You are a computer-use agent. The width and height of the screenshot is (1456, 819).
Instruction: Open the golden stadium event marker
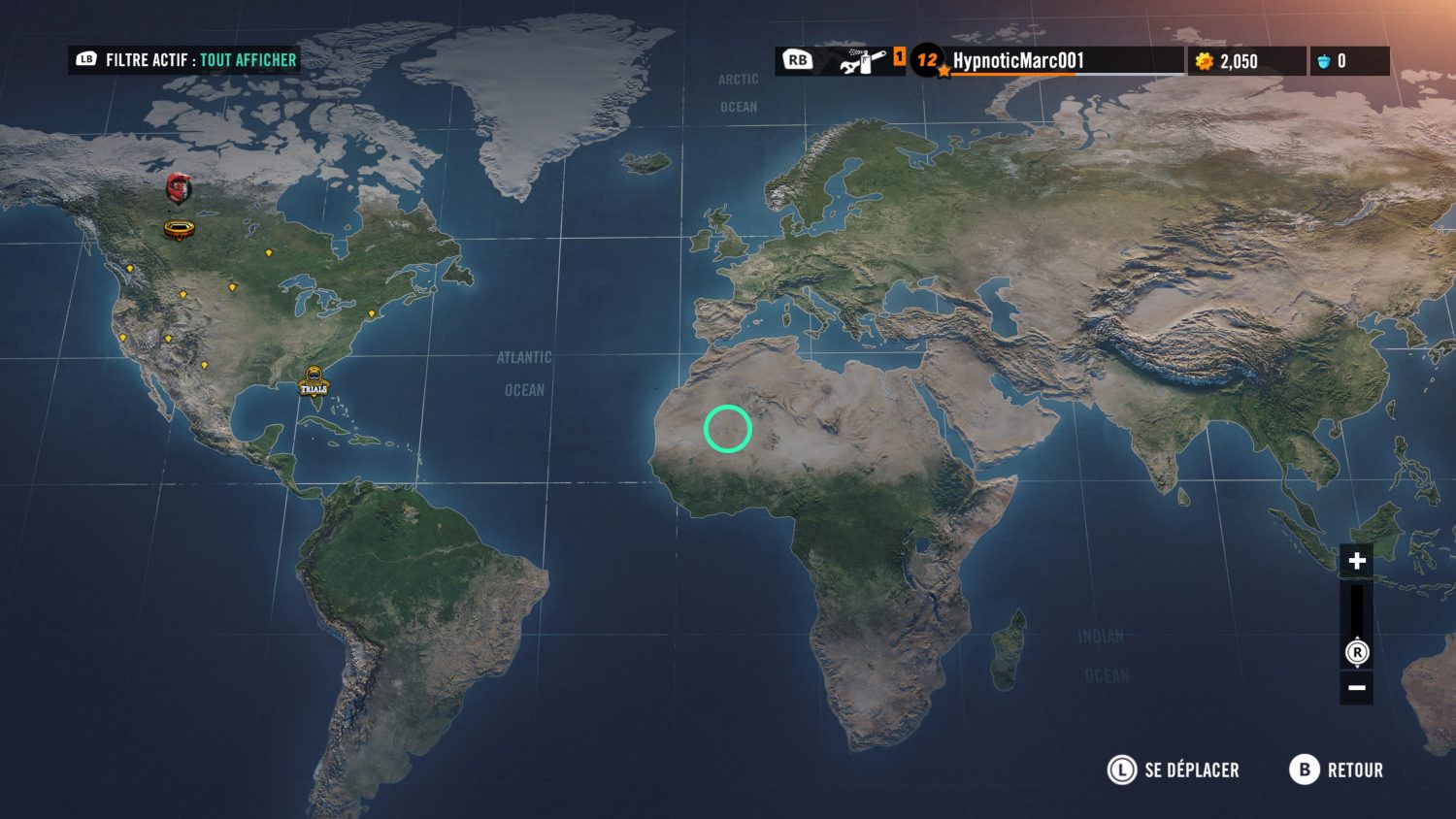pyautogui.click(x=179, y=230)
